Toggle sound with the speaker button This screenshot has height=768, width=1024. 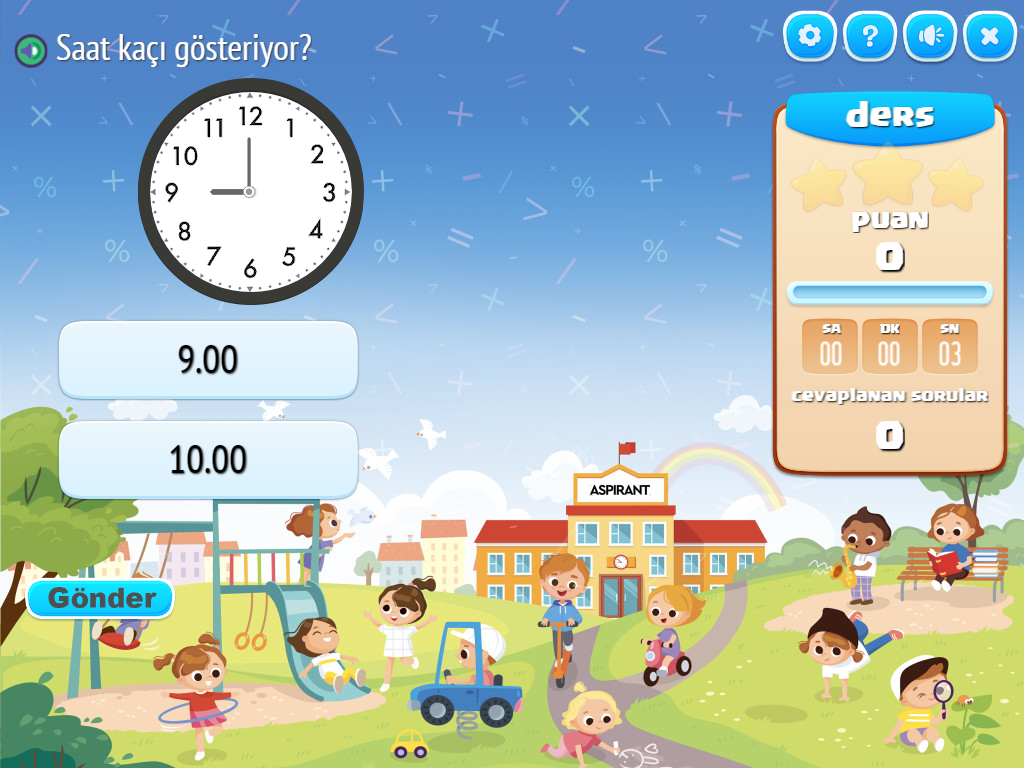pos(930,37)
